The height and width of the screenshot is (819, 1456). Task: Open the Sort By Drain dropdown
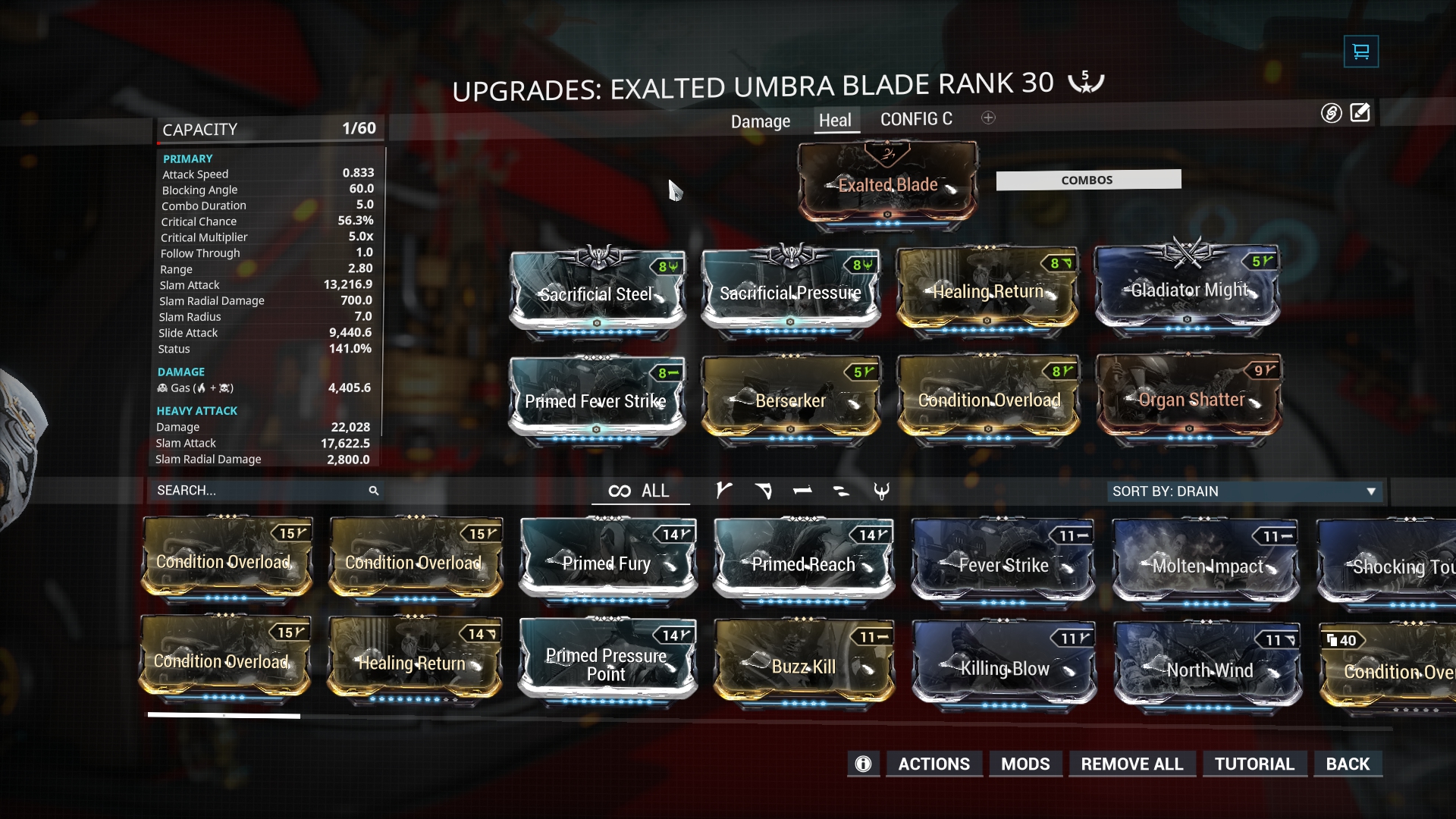[1244, 491]
